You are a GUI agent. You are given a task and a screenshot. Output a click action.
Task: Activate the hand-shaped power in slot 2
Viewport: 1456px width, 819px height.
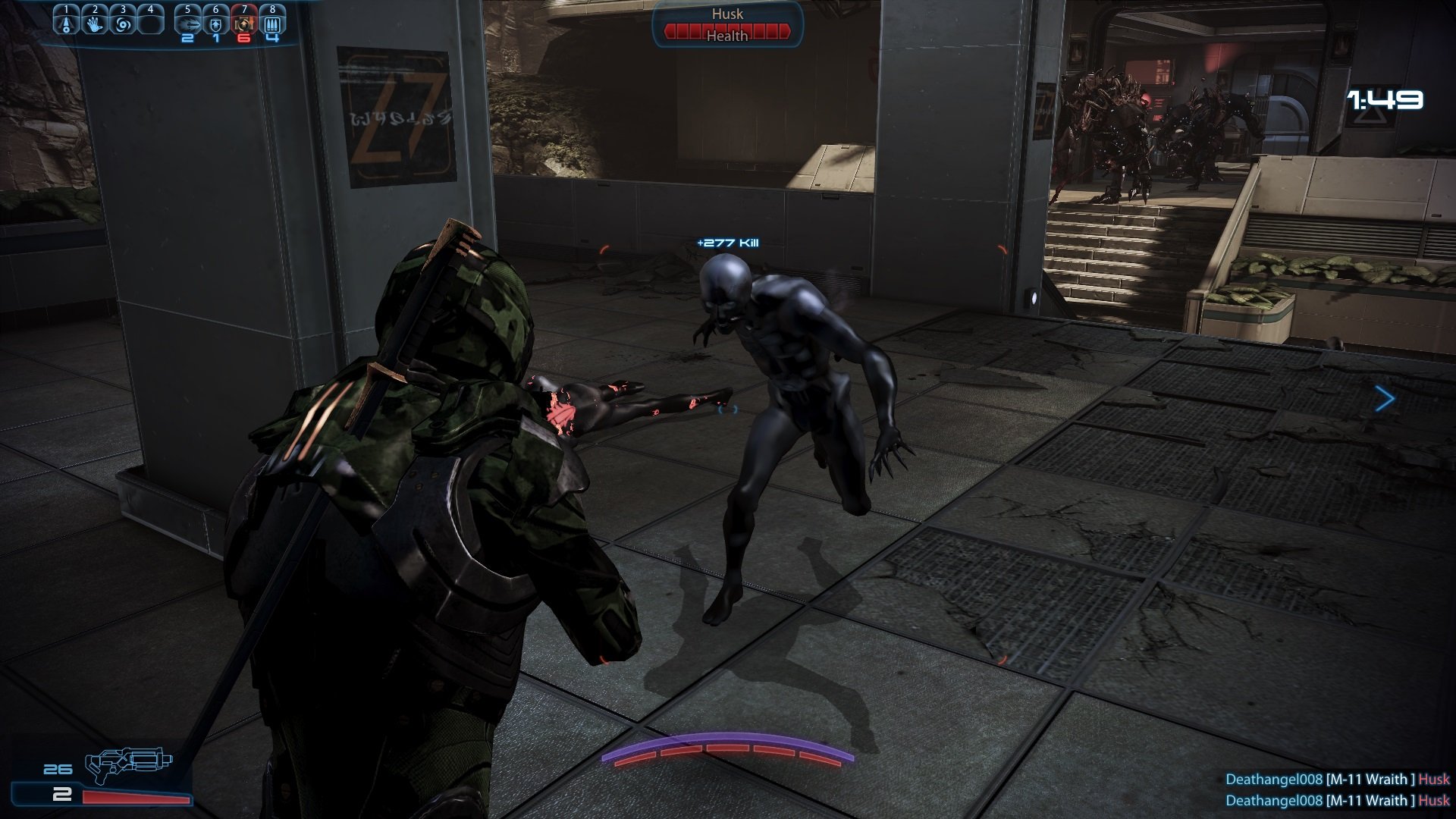click(x=95, y=25)
